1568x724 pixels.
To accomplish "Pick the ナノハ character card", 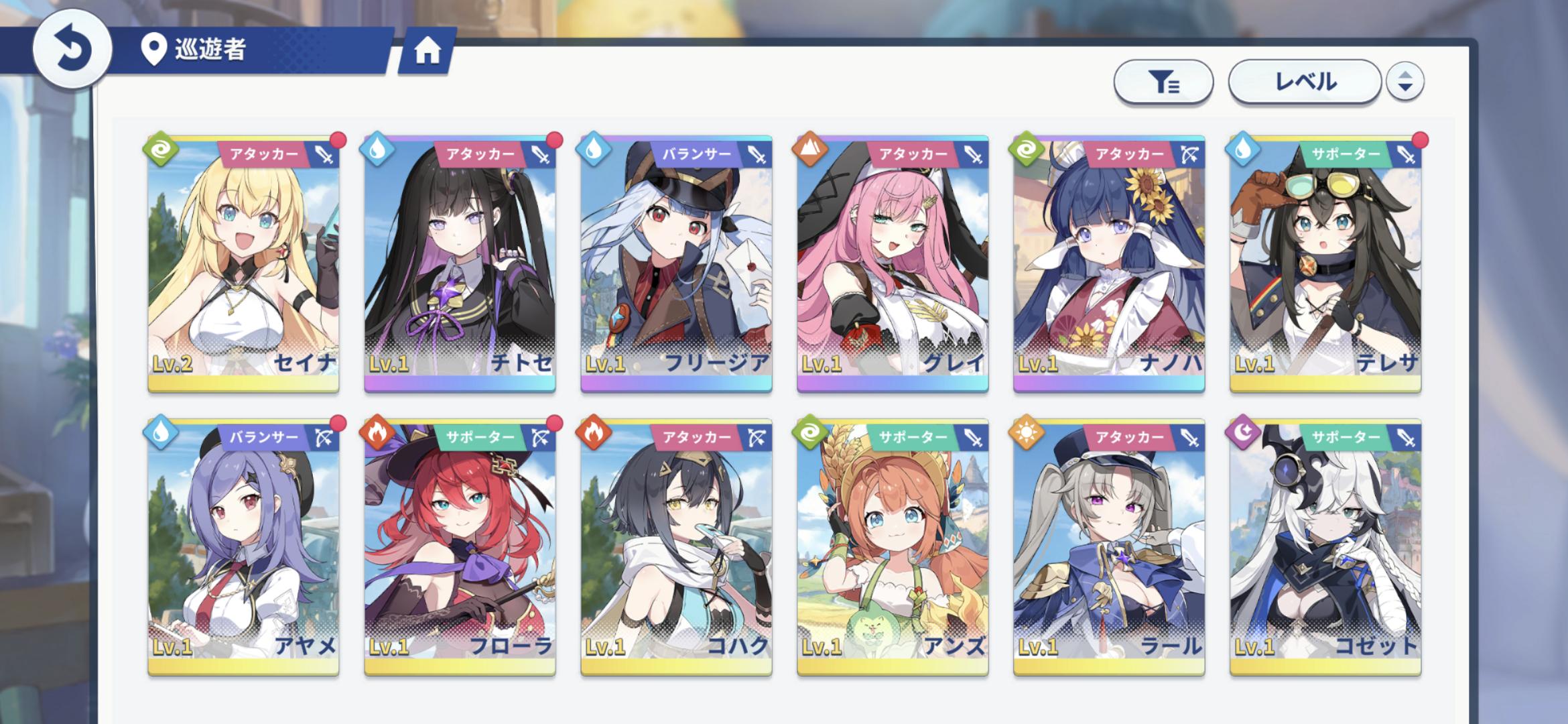I will [1109, 263].
